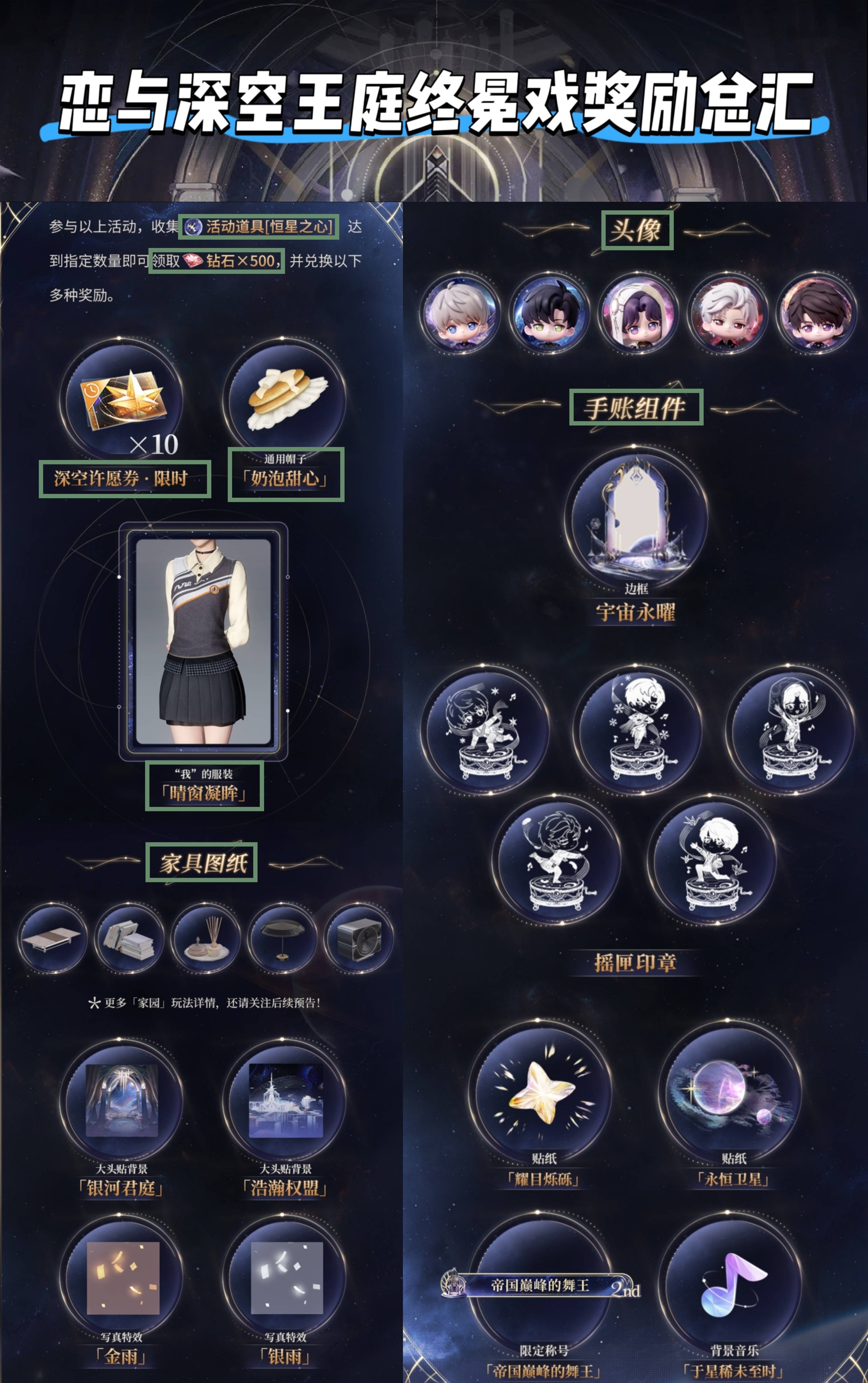Select the 金雨 photo effect

(x=123, y=1278)
